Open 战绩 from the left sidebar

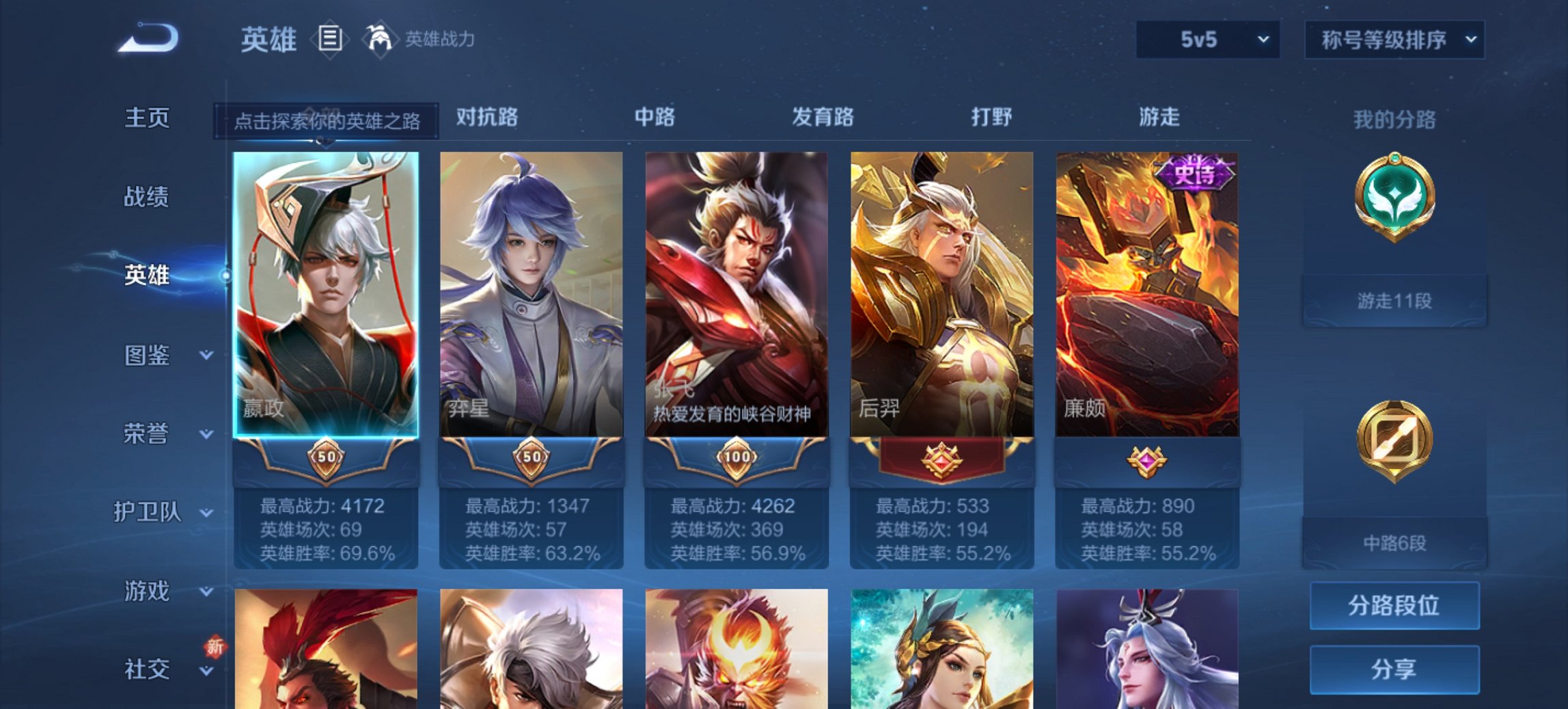click(x=149, y=198)
